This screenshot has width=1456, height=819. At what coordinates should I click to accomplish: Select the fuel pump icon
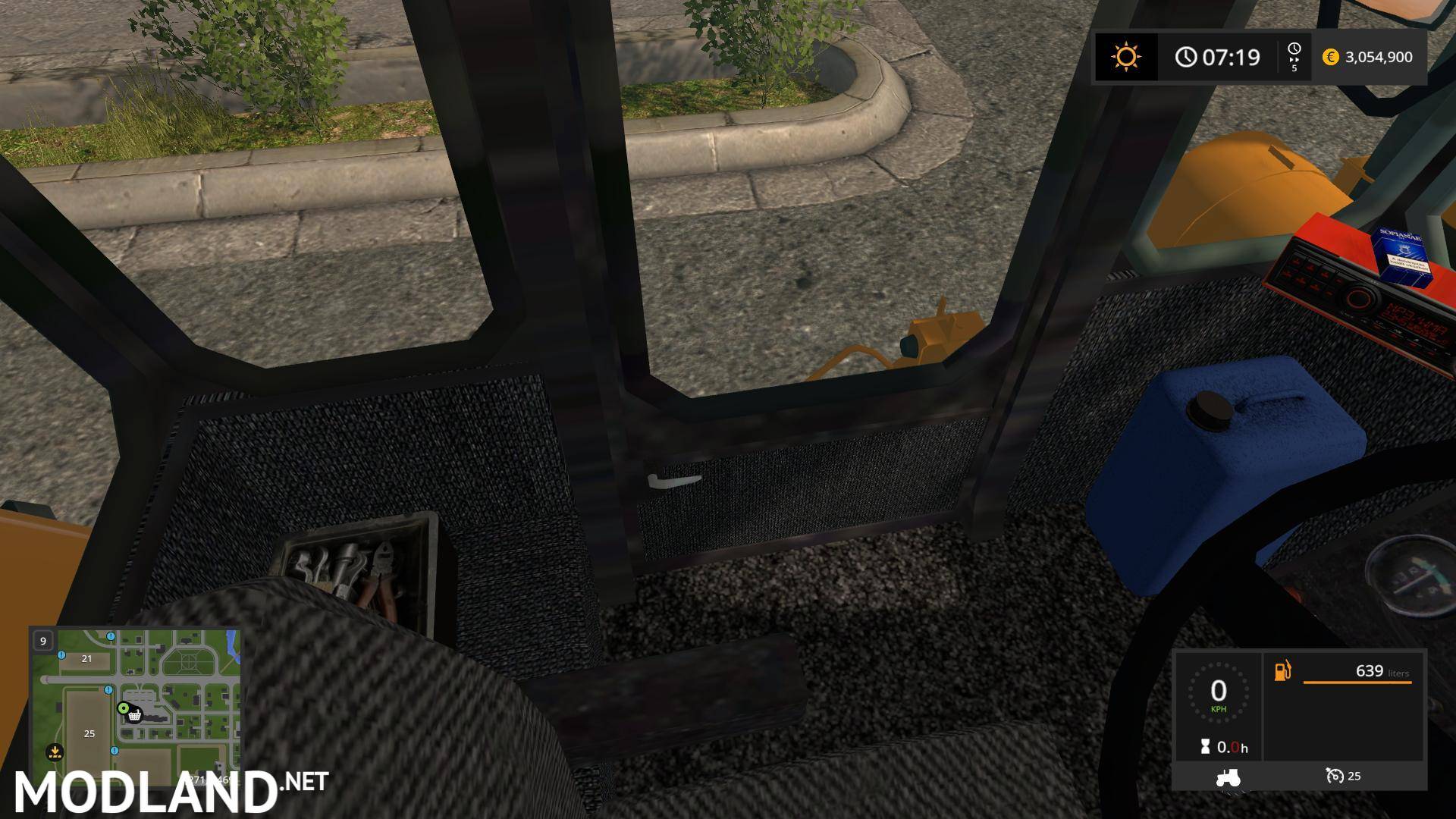[1283, 671]
